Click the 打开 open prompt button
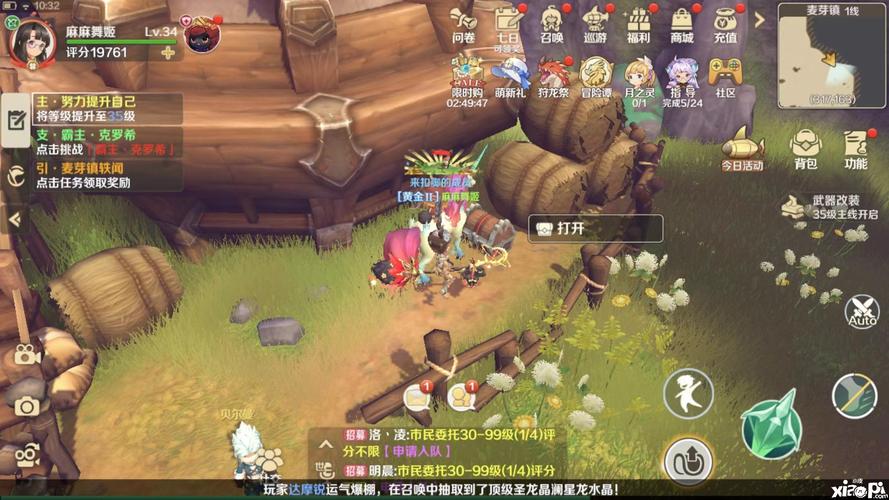 595,228
